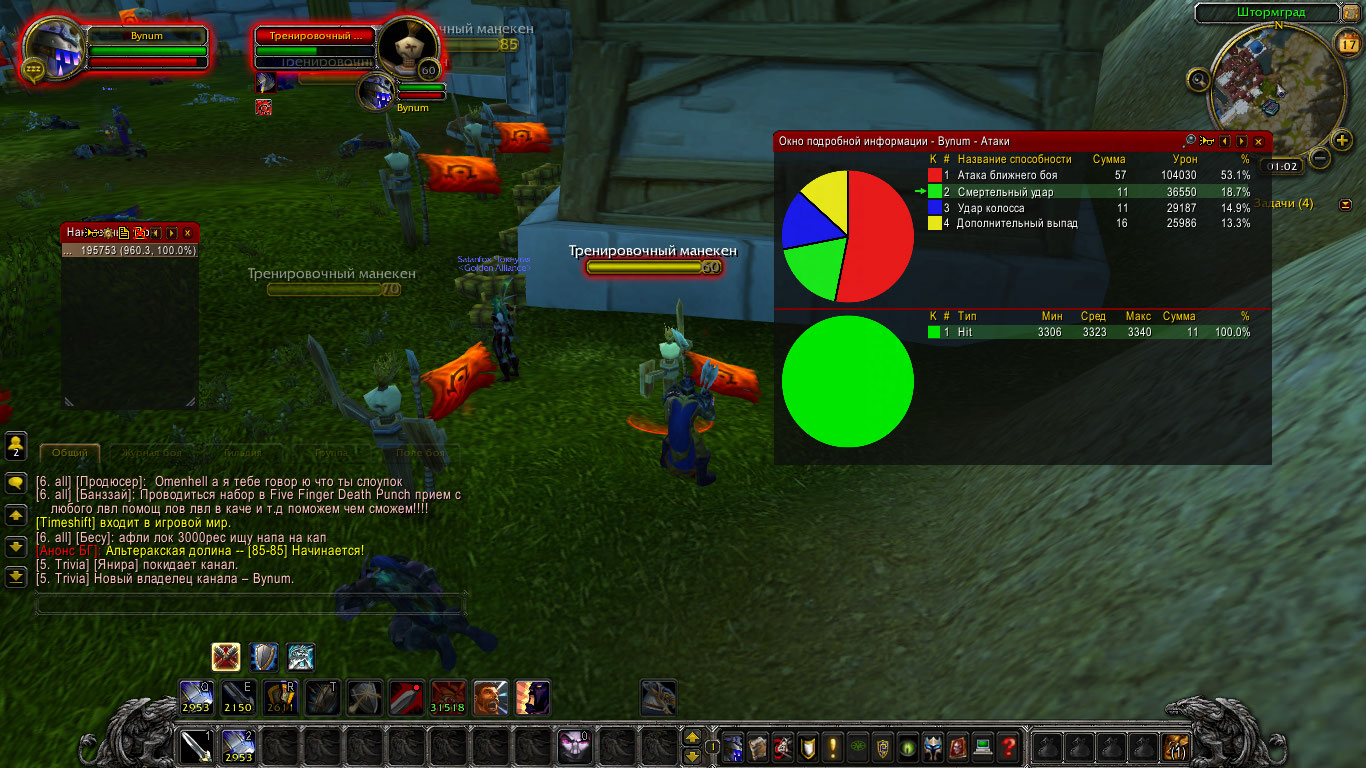The width and height of the screenshot is (1366, 768).
Task: Click the minimap tracking magnifier button
Action: (1199, 79)
